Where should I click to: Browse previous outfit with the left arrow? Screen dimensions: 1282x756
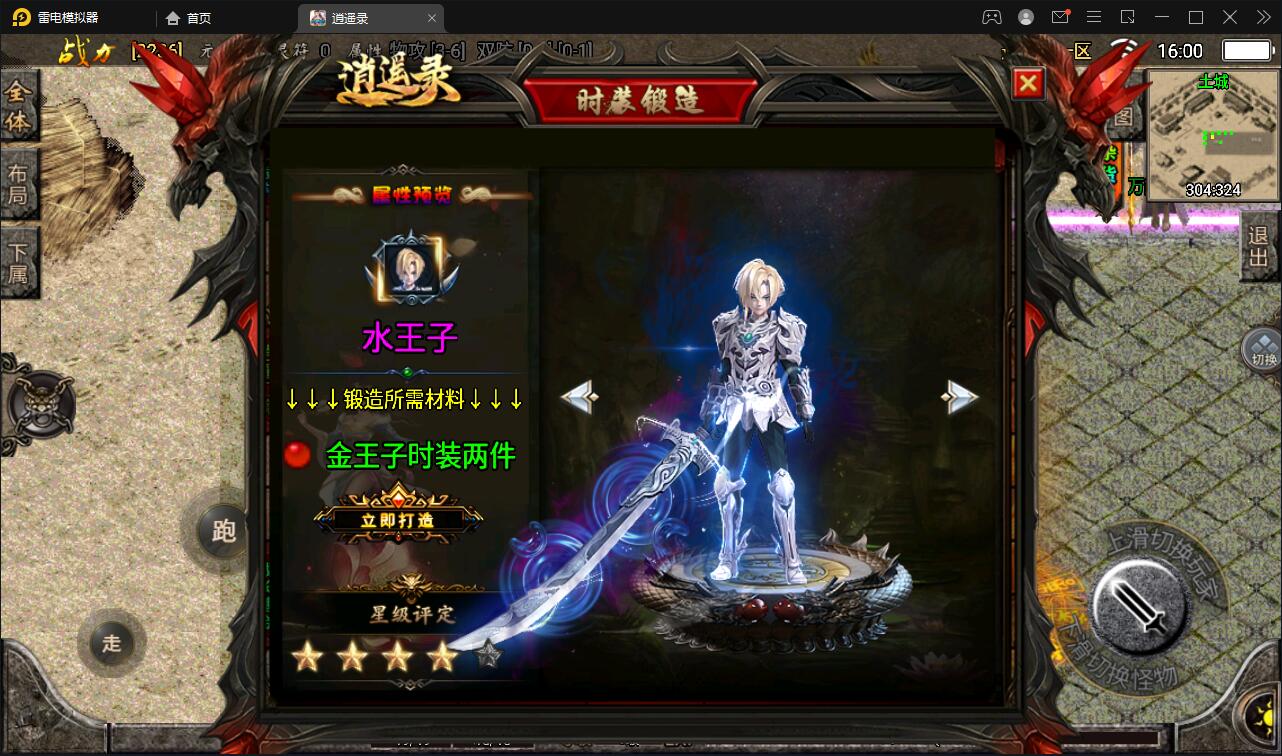coord(580,396)
